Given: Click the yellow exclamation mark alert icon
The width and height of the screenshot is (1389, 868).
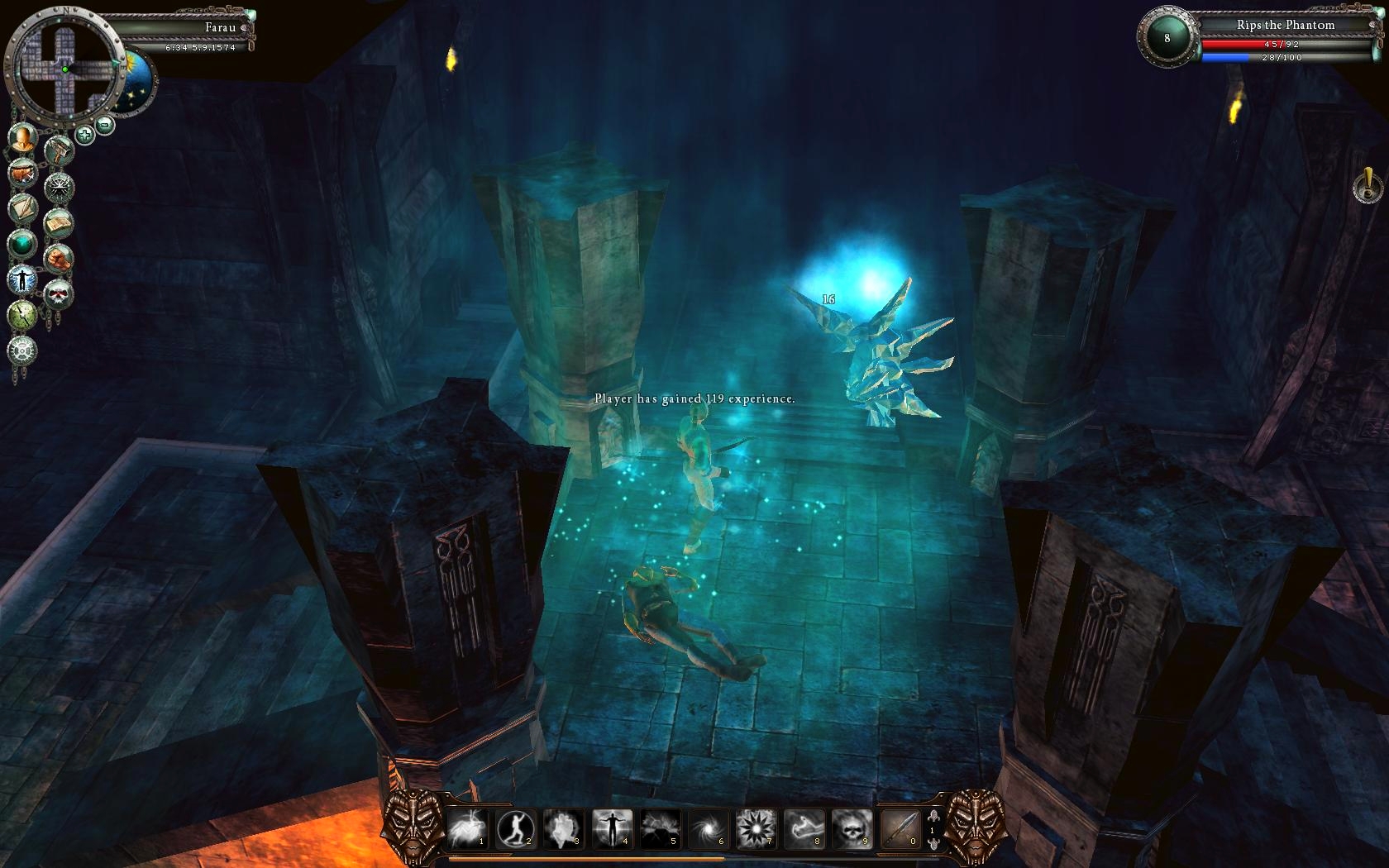Looking at the screenshot, I should tap(1368, 186).
